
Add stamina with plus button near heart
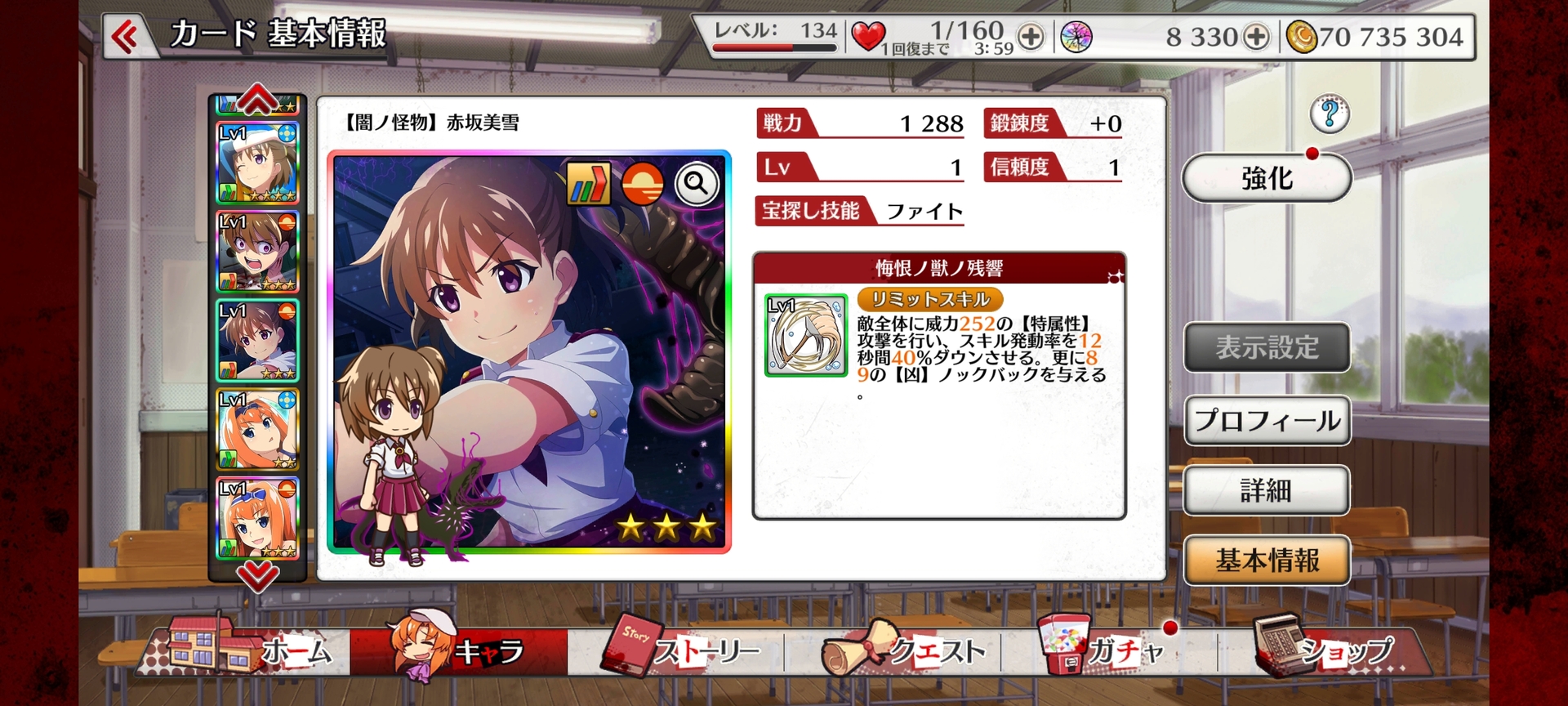pos(1031,37)
